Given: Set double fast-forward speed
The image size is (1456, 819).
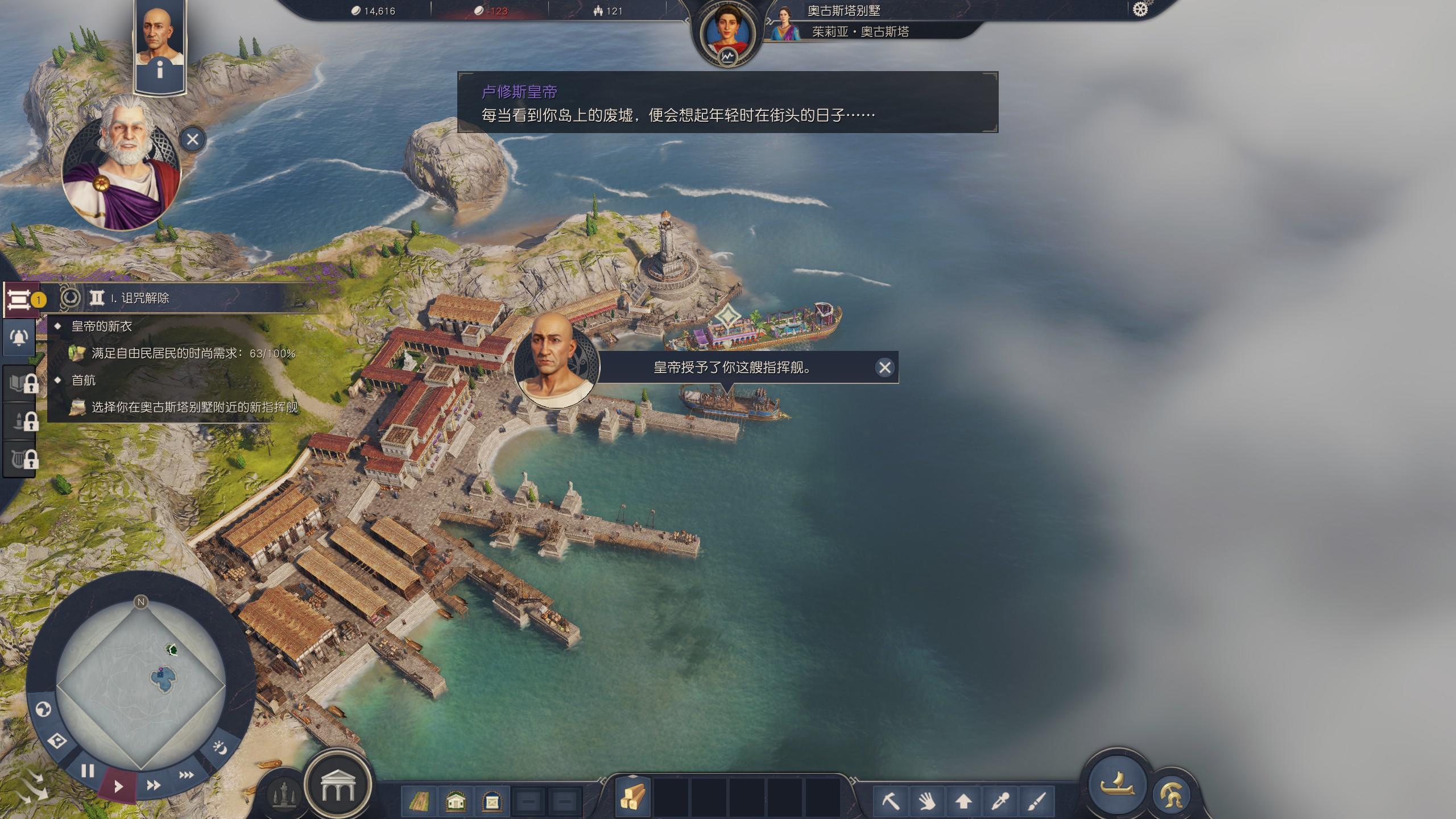Looking at the screenshot, I should [154, 785].
